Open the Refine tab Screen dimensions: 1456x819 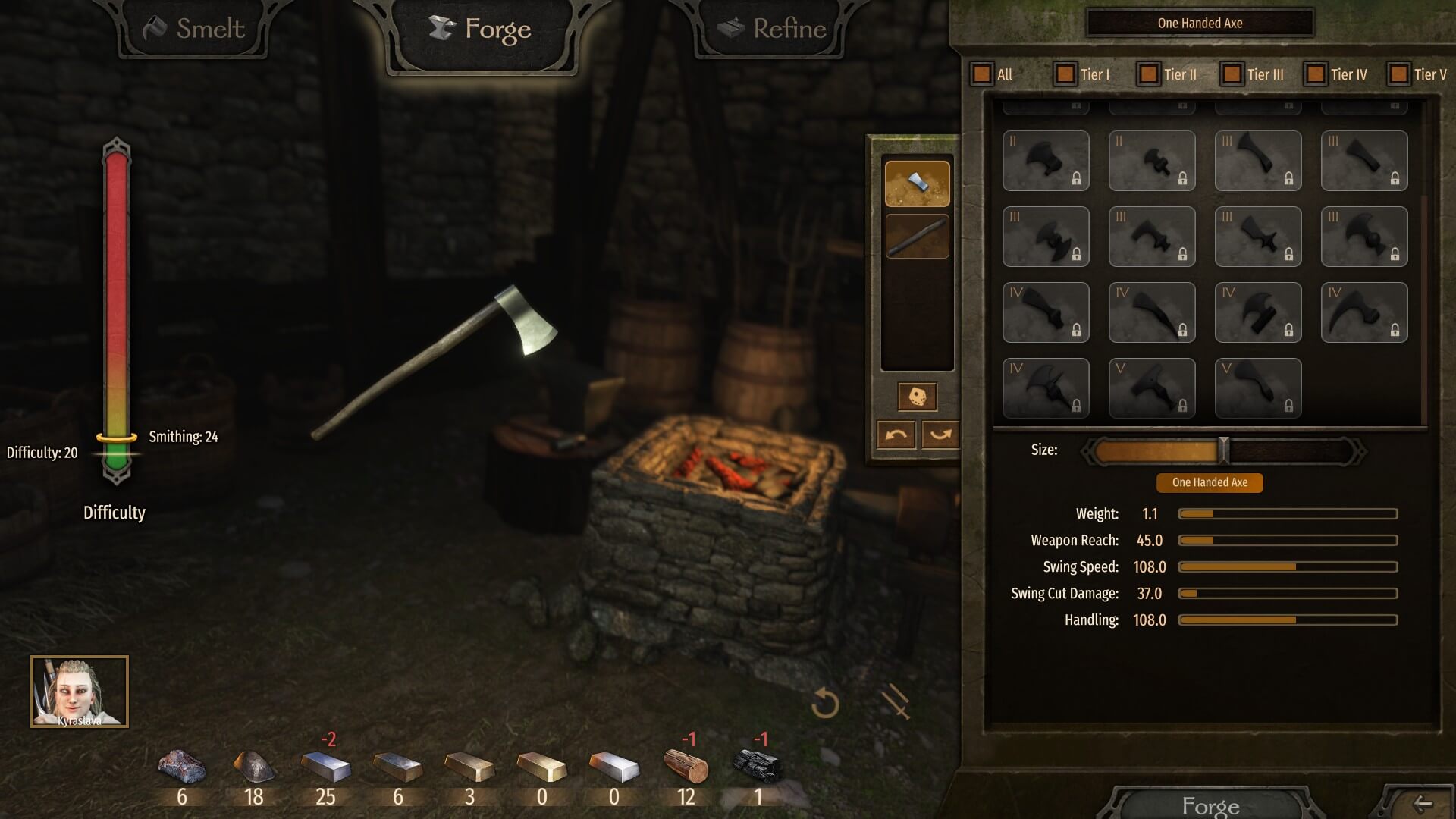772,30
